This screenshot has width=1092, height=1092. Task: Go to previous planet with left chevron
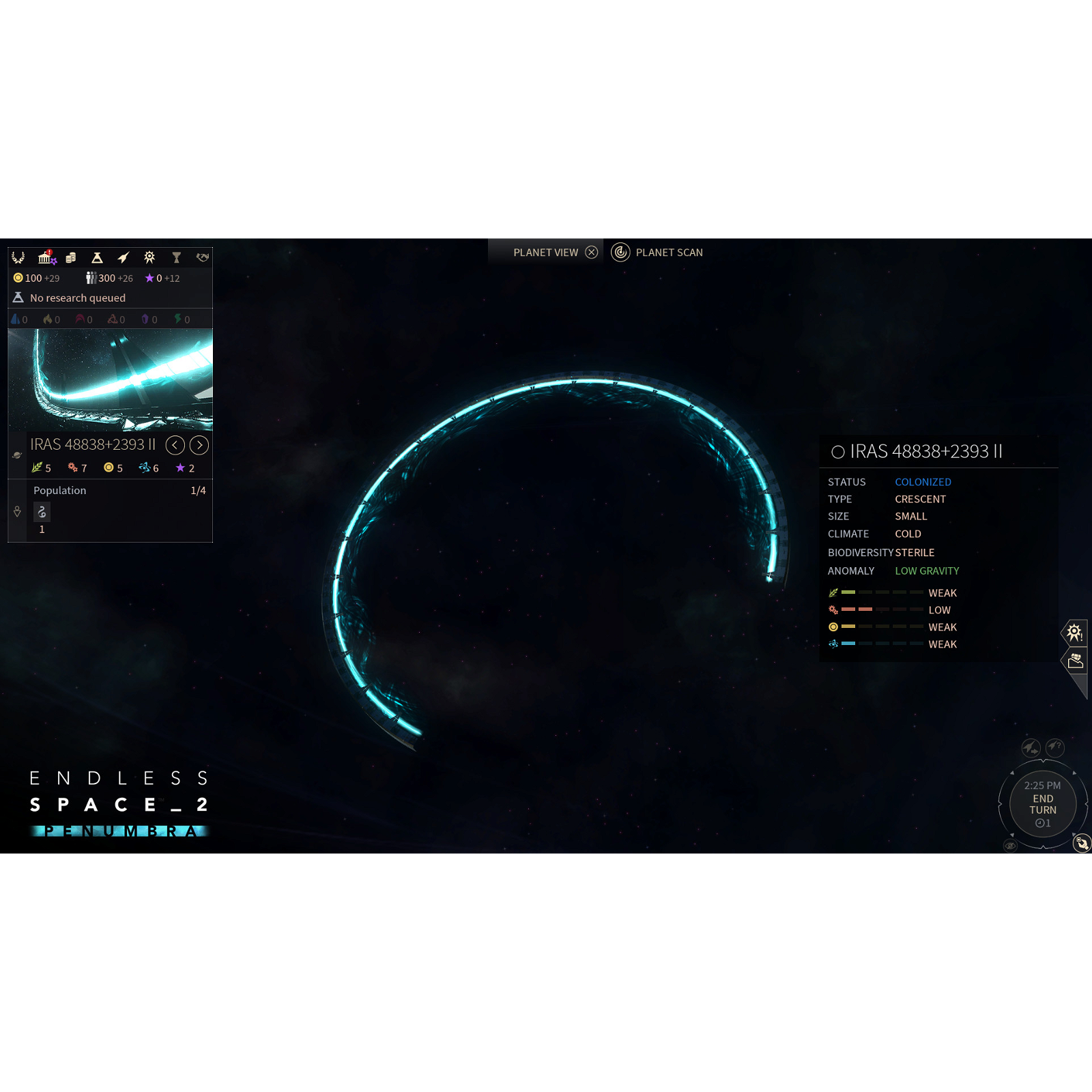175,445
